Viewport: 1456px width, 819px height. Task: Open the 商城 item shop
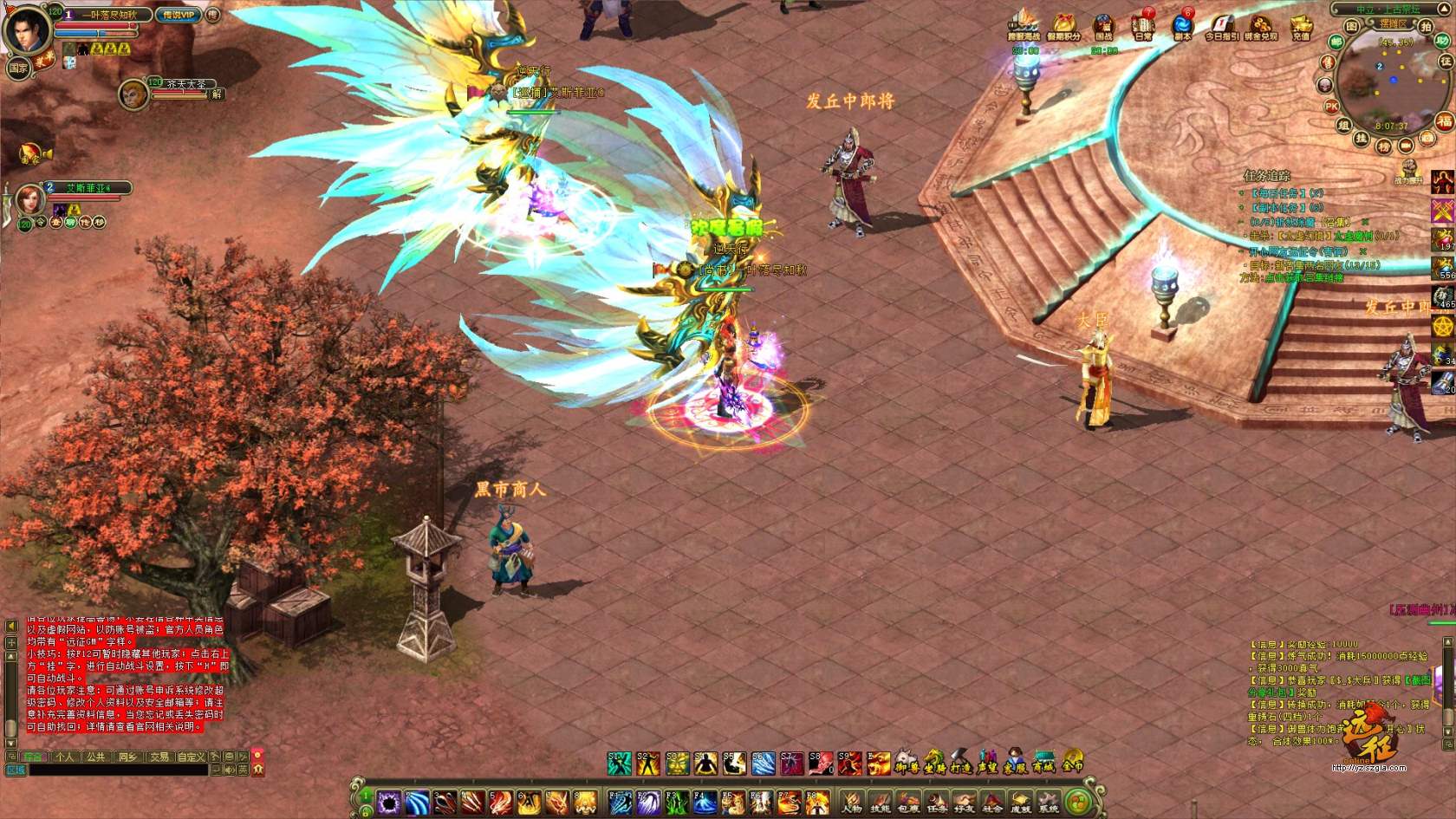tap(1043, 763)
